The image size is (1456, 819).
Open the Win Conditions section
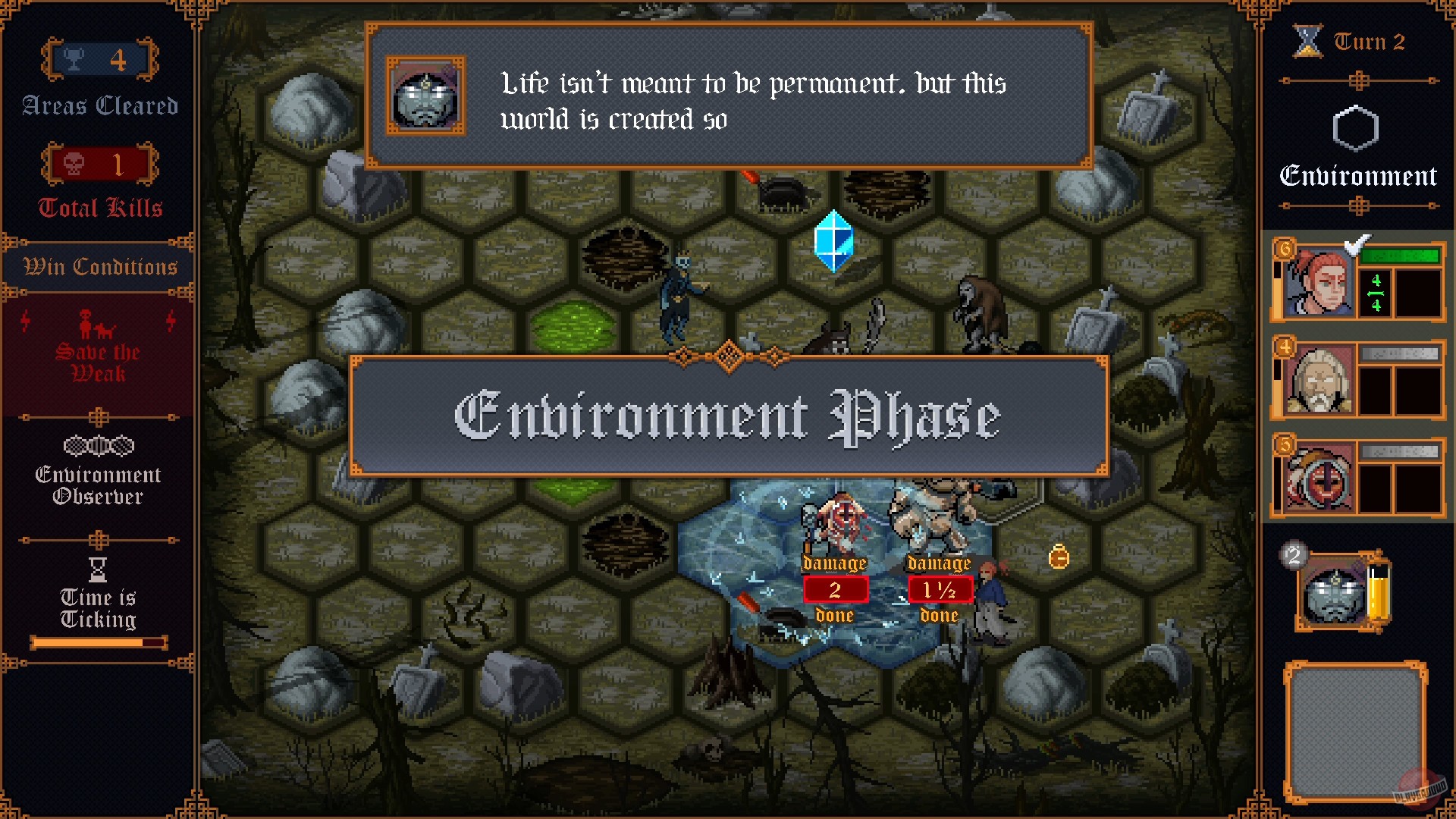(x=99, y=266)
